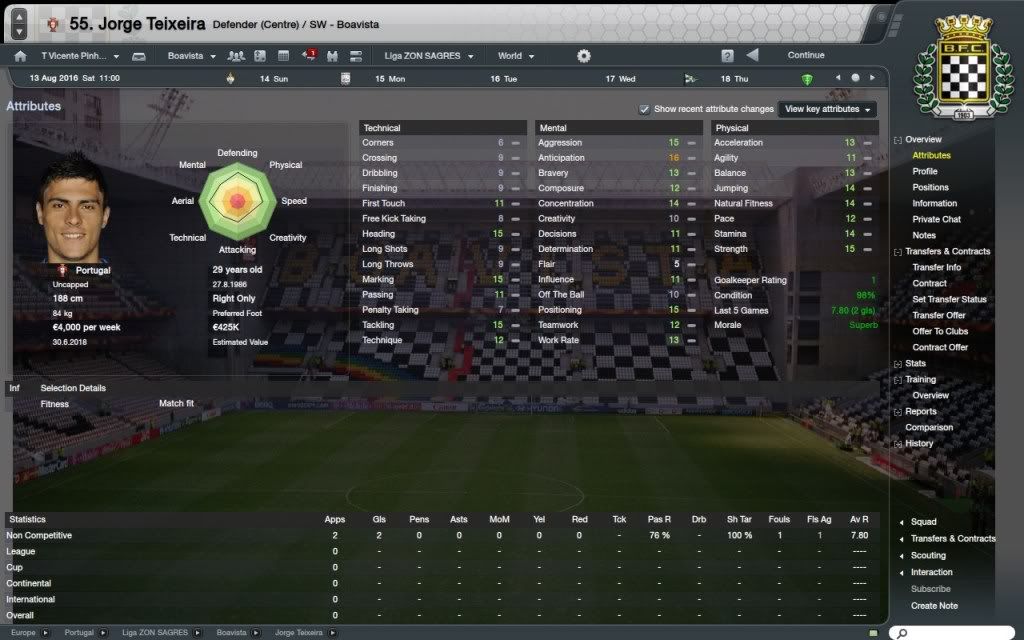This screenshot has width=1024, height=640.
Task: Open the settings gear icon
Action: (x=584, y=56)
